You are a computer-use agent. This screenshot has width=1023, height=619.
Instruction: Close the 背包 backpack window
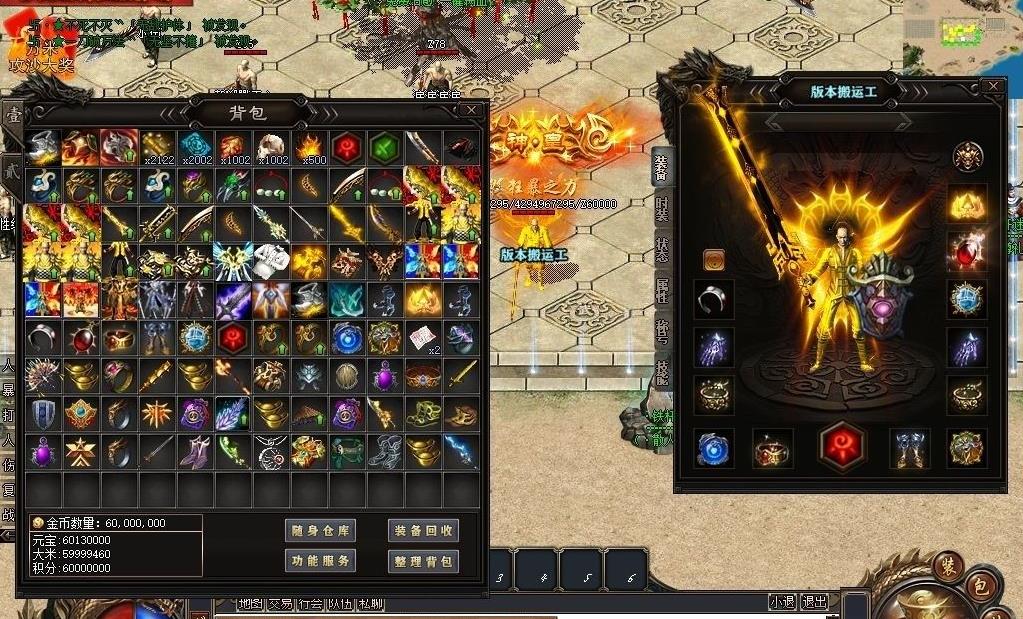[471, 109]
